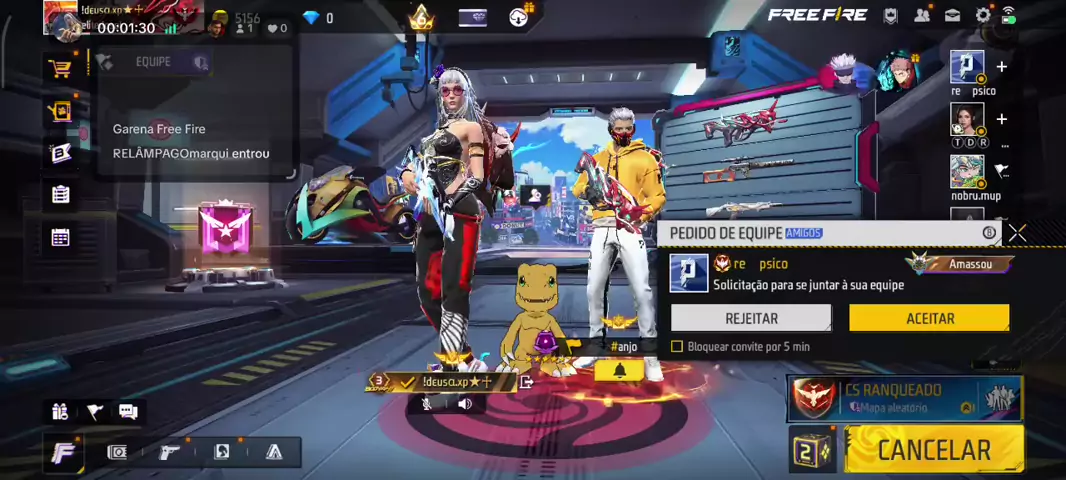Open the EQUIPE chat tab
1066x480 pixels.
[153, 62]
